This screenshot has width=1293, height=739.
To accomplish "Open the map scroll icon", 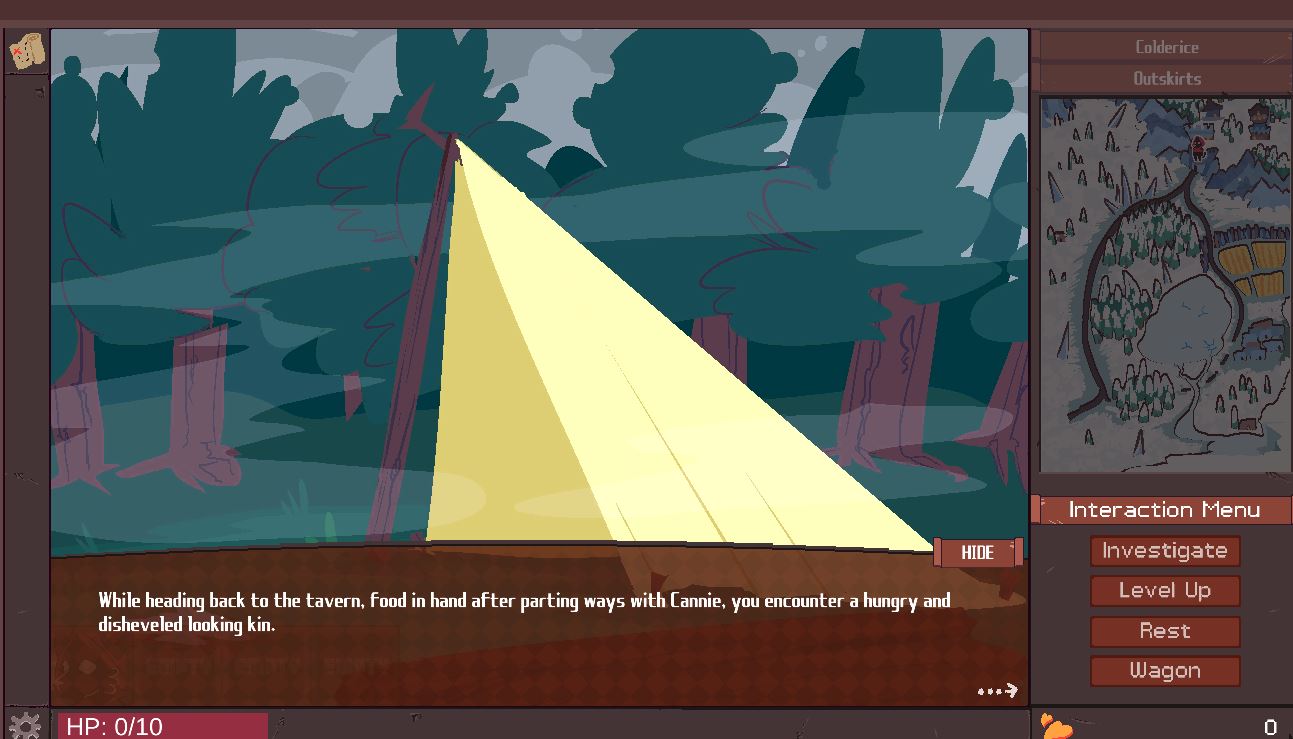I will (27, 51).
